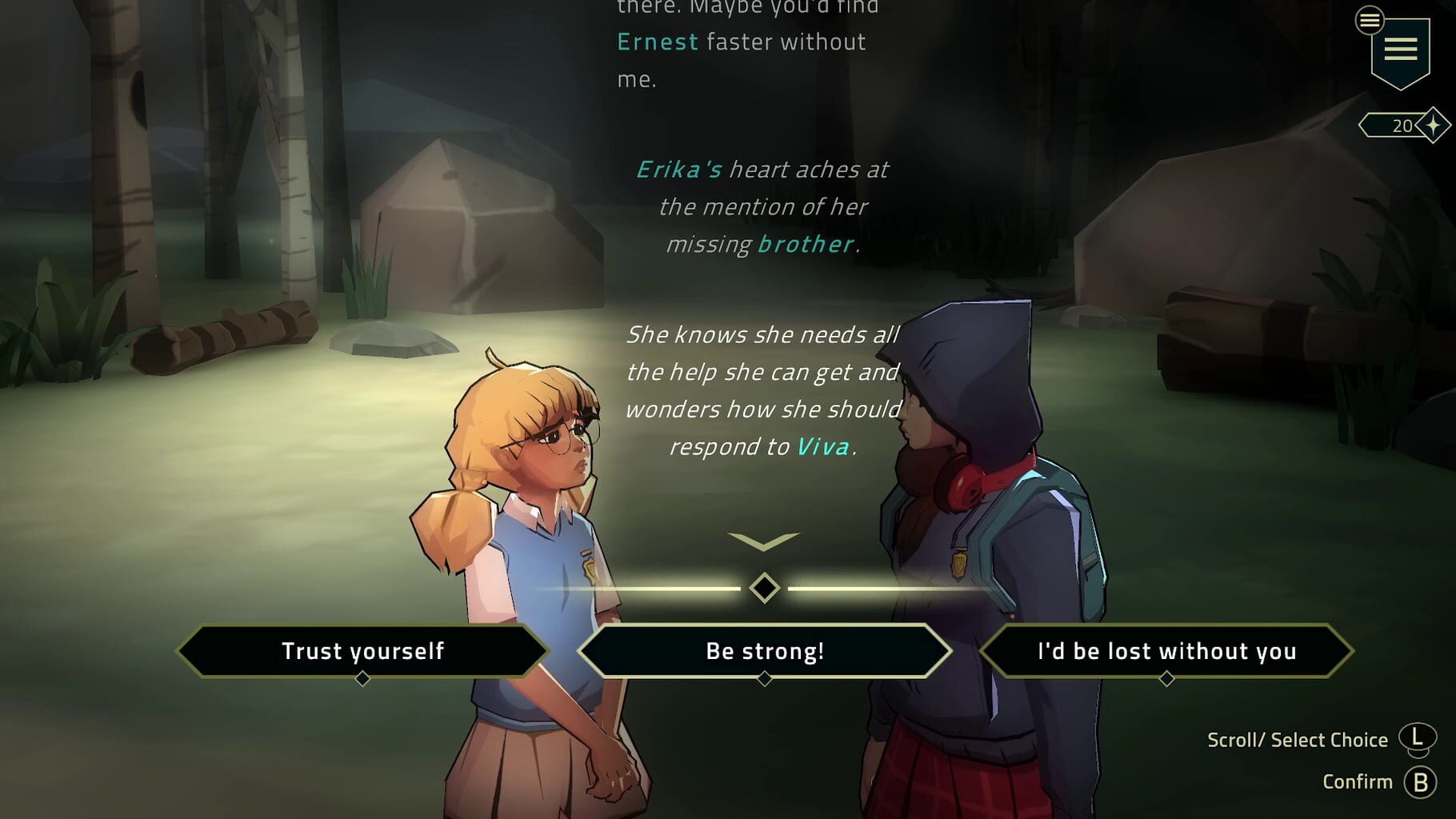This screenshot has width=1456, height=819.
Task: Click the currency counter showing 20
Action: coord(1402,125)
